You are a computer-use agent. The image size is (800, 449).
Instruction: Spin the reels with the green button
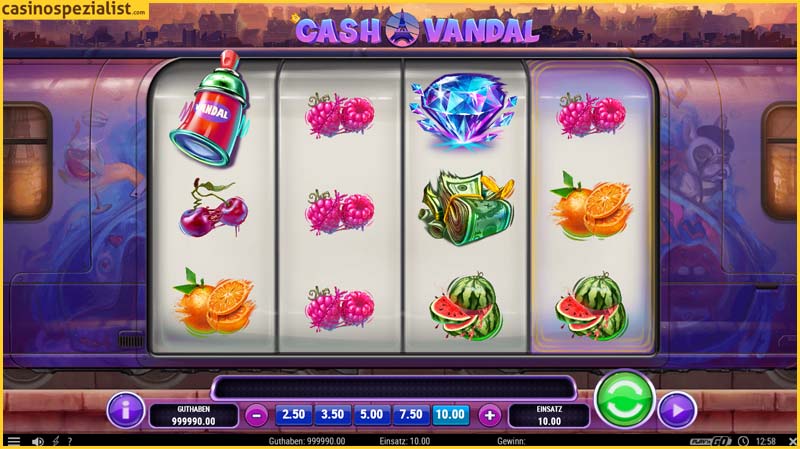click(624, 401)
